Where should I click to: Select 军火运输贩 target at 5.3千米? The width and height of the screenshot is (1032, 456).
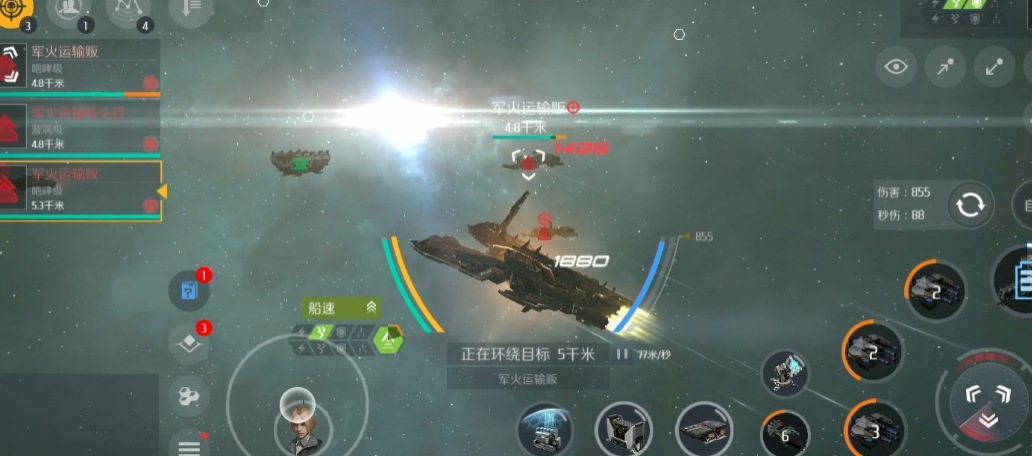pos(80,189)
